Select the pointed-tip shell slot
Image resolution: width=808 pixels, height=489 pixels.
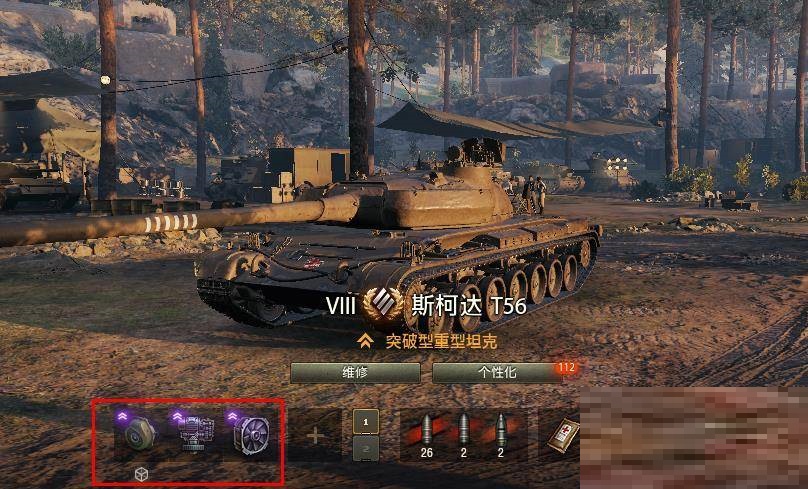pos(500,432)
